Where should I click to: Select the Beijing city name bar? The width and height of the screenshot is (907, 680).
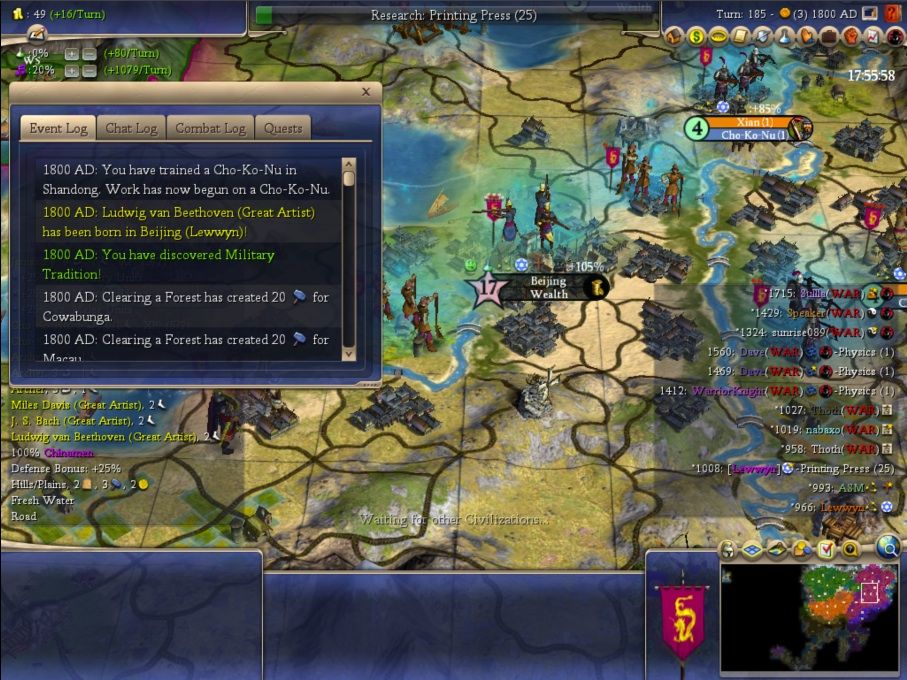[x=548, y=288]
